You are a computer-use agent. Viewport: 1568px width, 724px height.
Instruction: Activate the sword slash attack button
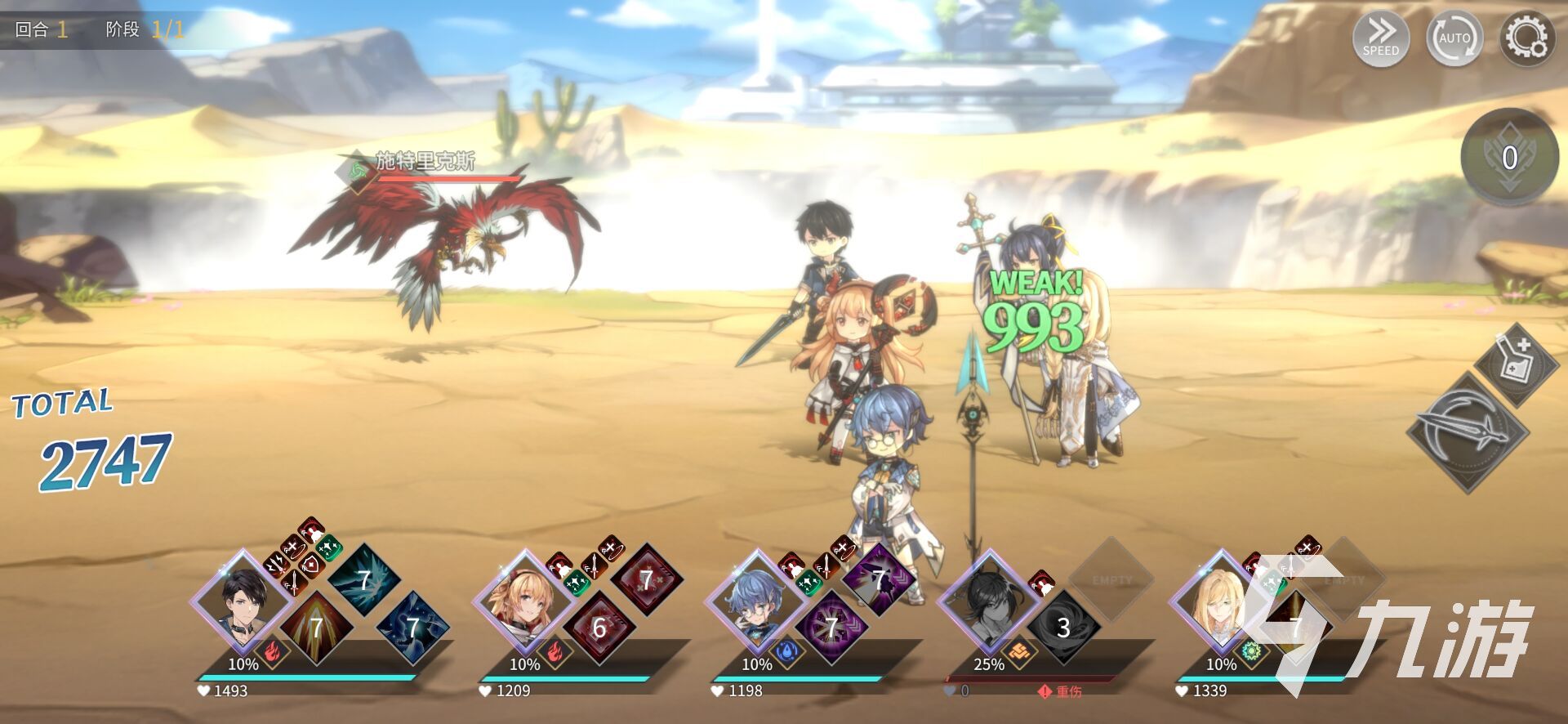coord(1468,431)
